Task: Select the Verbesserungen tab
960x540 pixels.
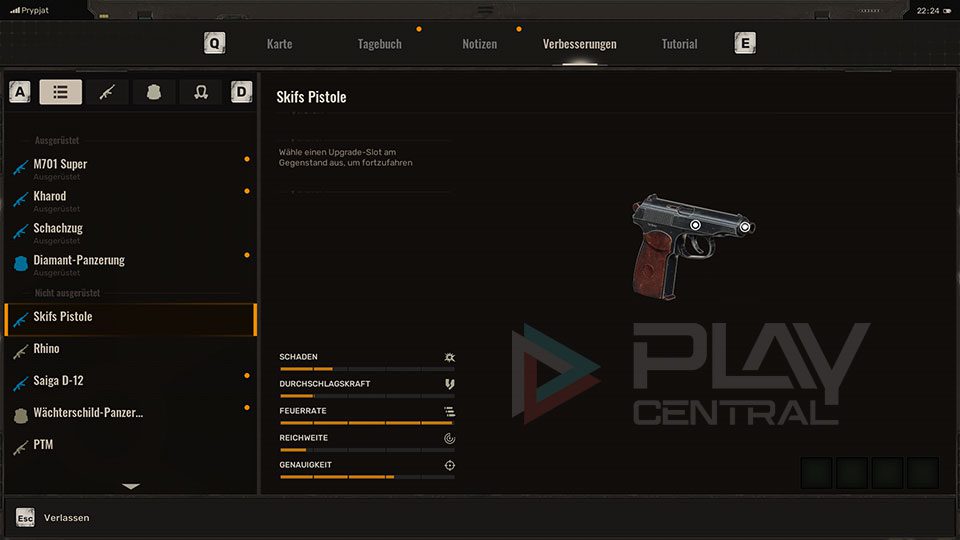Action: (x=579, y=44)
